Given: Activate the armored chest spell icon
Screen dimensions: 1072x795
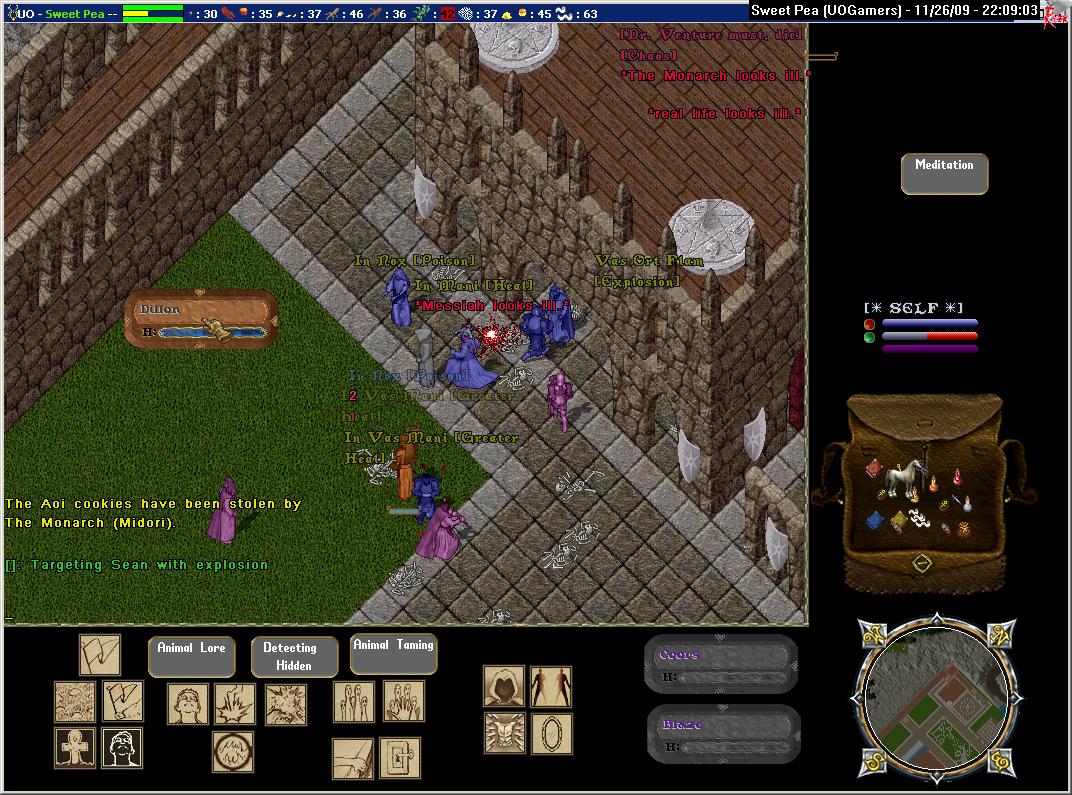Looking at the screenshot, I should [504, 732].
